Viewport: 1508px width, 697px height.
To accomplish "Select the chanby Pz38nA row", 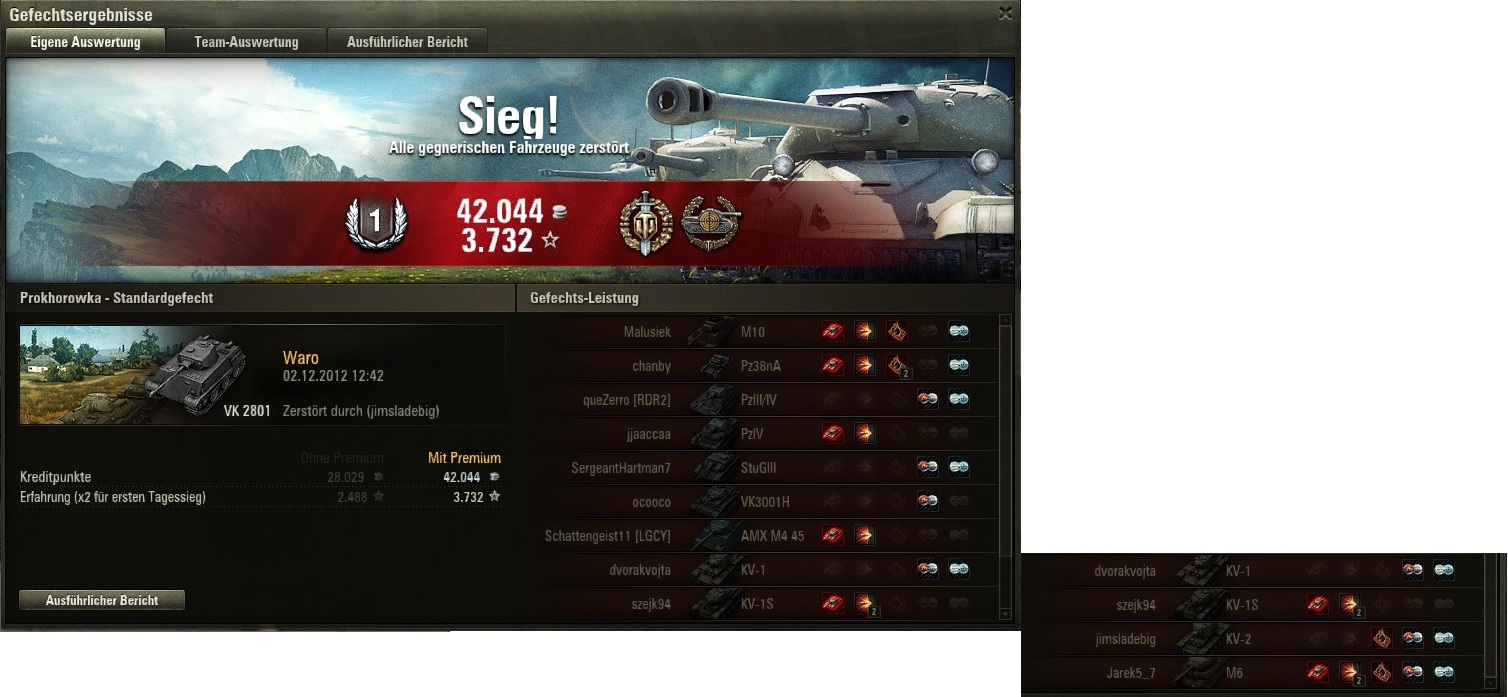I will 760,366.
